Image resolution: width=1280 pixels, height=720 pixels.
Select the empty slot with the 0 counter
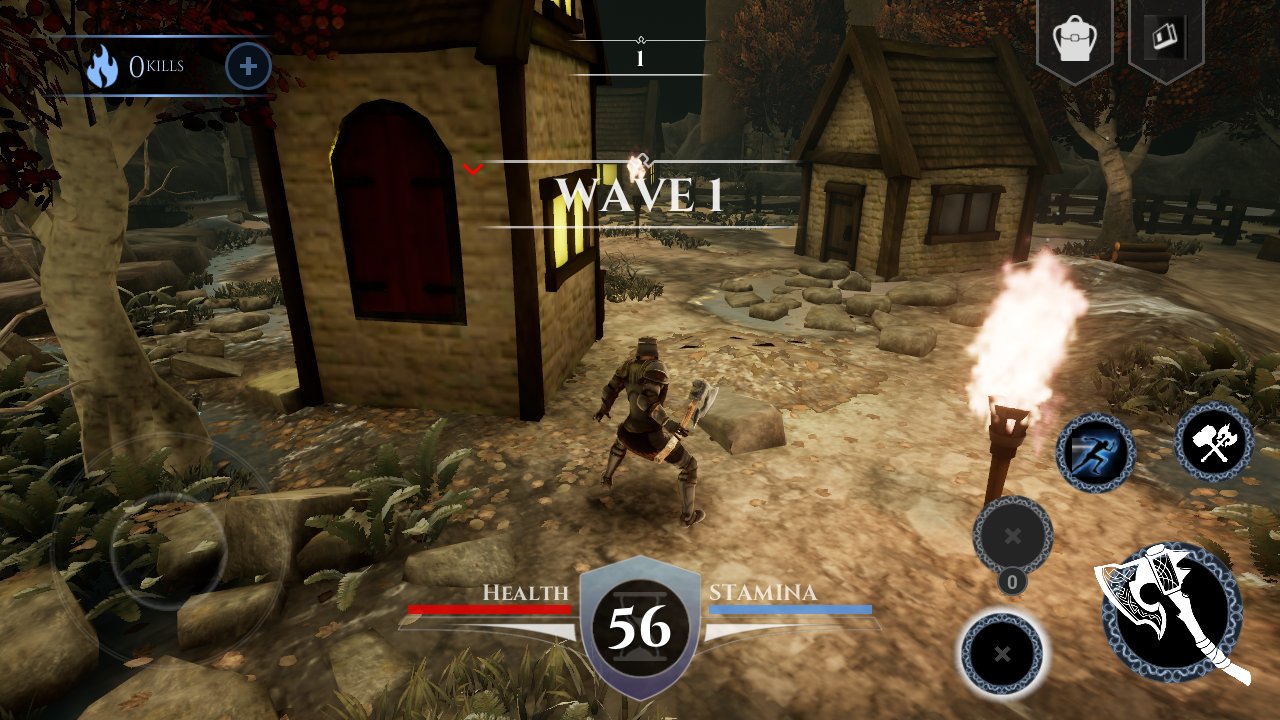(1012, 536)
